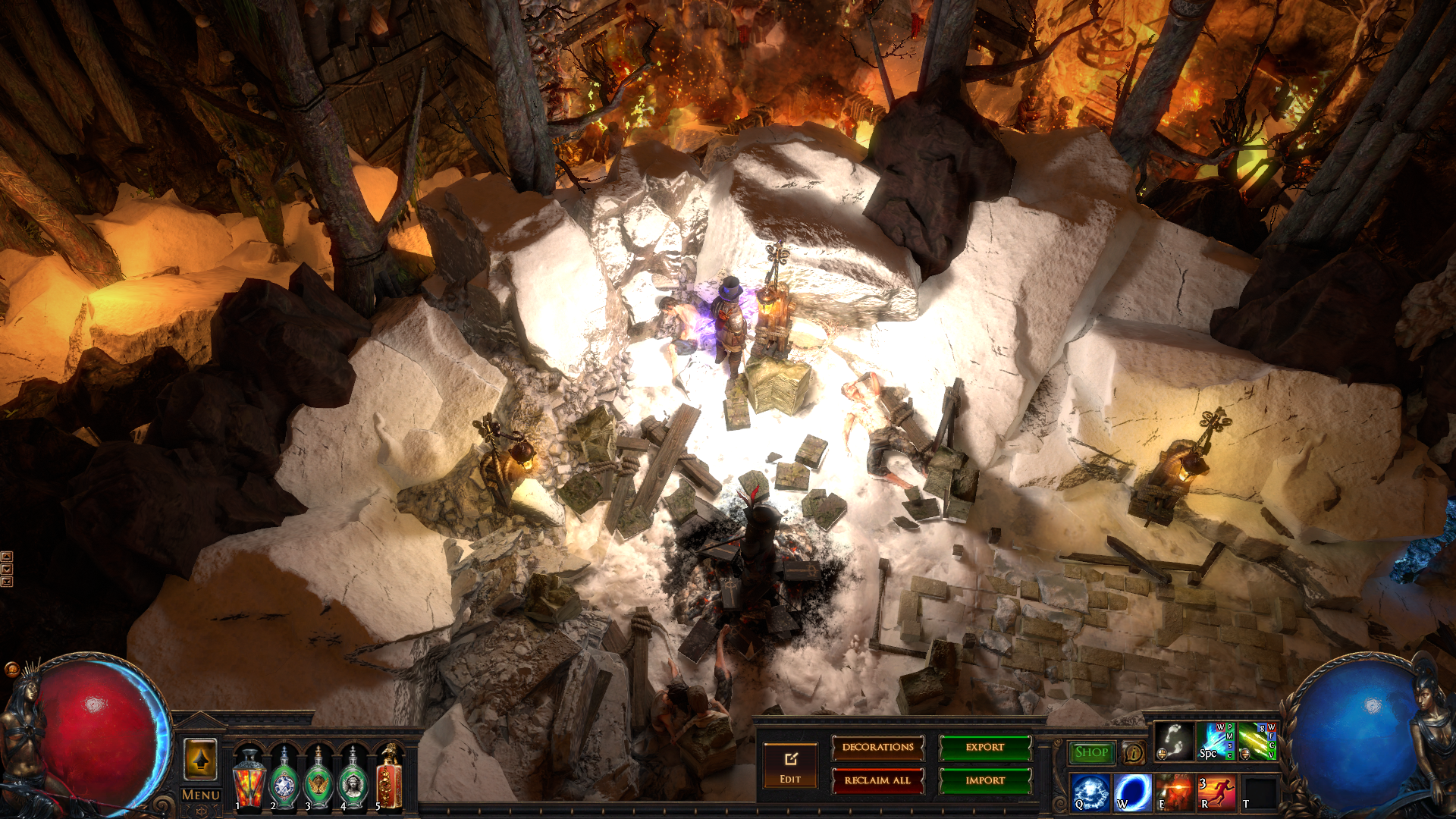Click the golden up-arrow level-up button
Viewport: 1456px width, 819px height.
[200, 759]
